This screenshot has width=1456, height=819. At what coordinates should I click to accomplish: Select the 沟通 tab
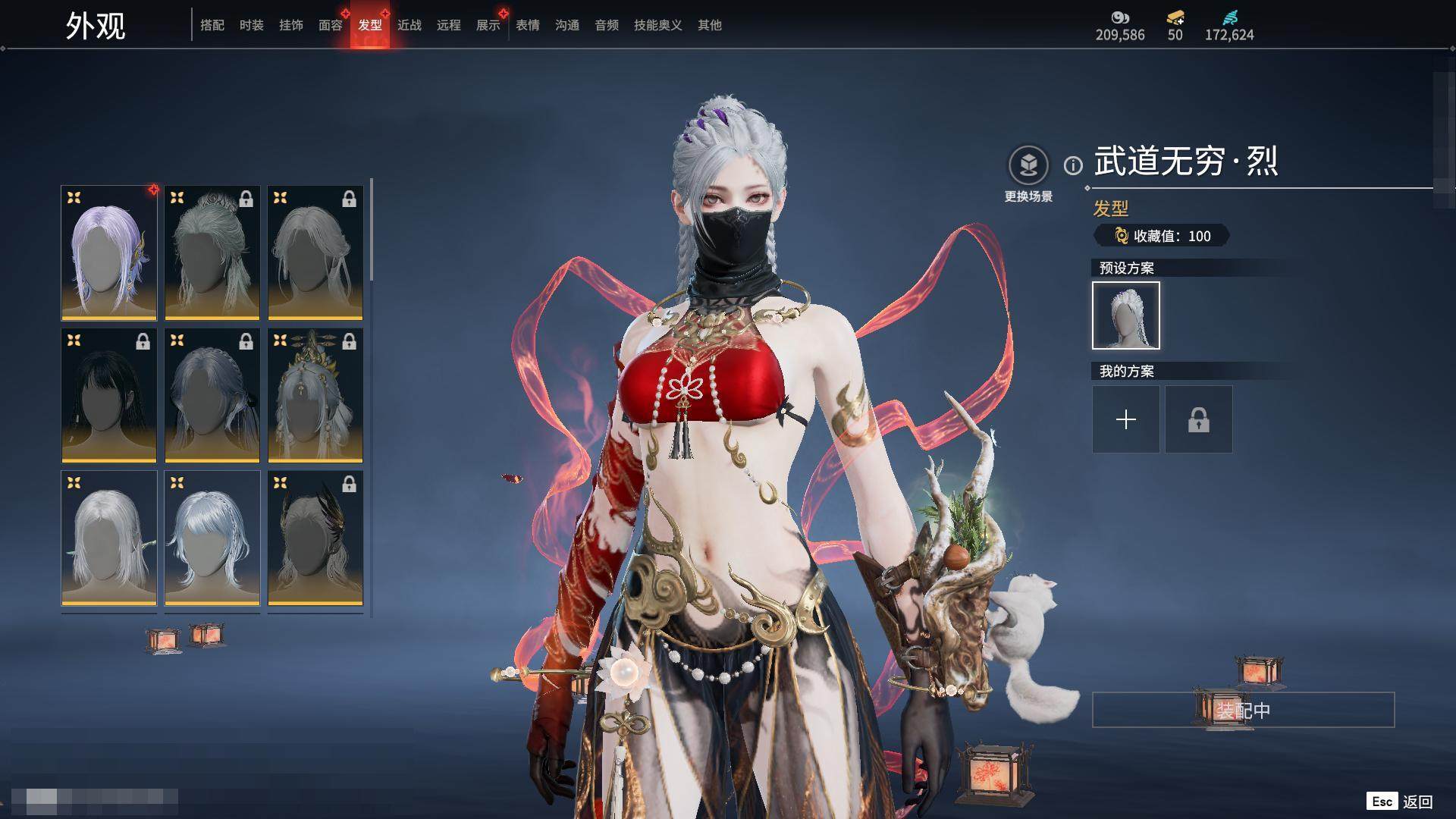click(x=566, y=25)
